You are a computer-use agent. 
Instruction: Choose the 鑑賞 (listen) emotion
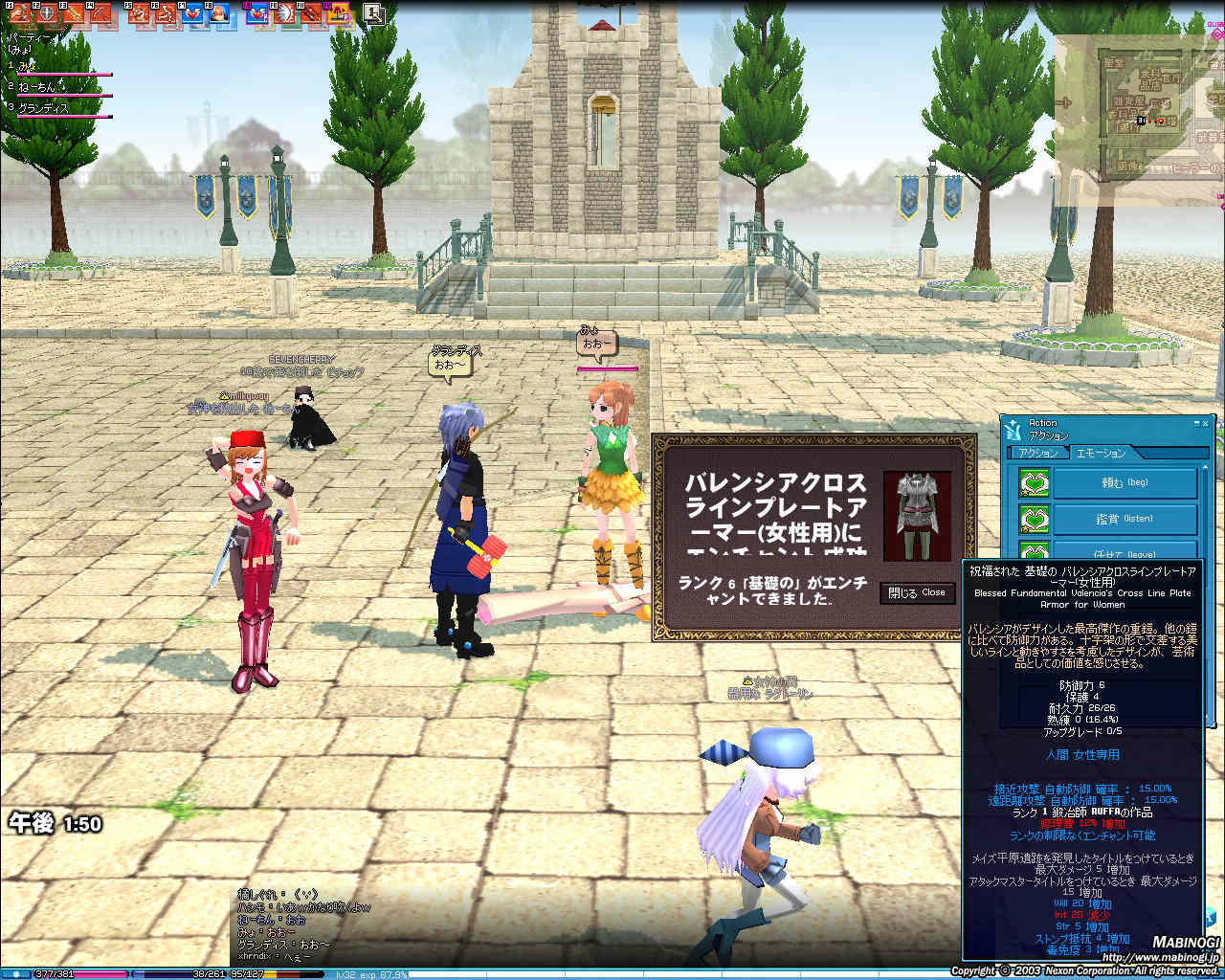1125,520
